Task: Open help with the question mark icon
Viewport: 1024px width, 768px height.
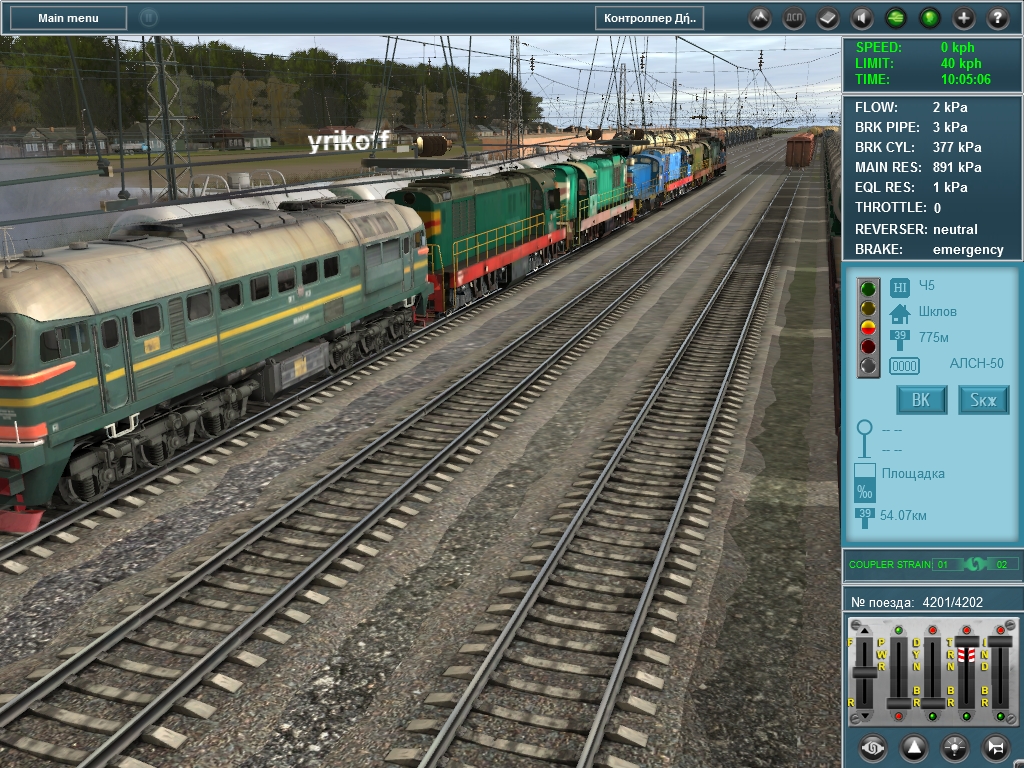Action: pyautogui.click(x=998, y=18)
